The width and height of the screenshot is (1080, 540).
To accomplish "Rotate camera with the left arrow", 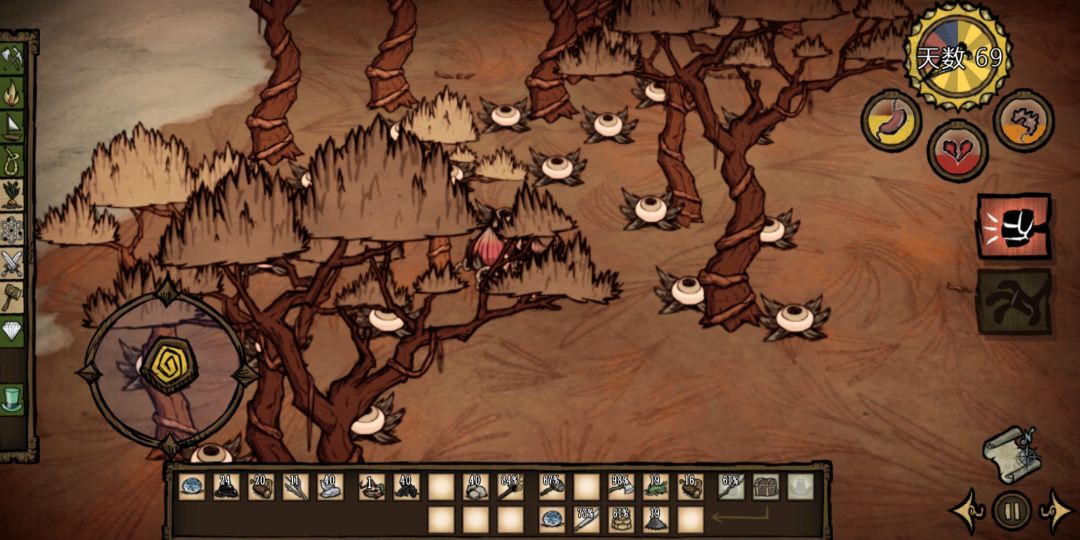I will pyautogui.click(x=967, y=510).
